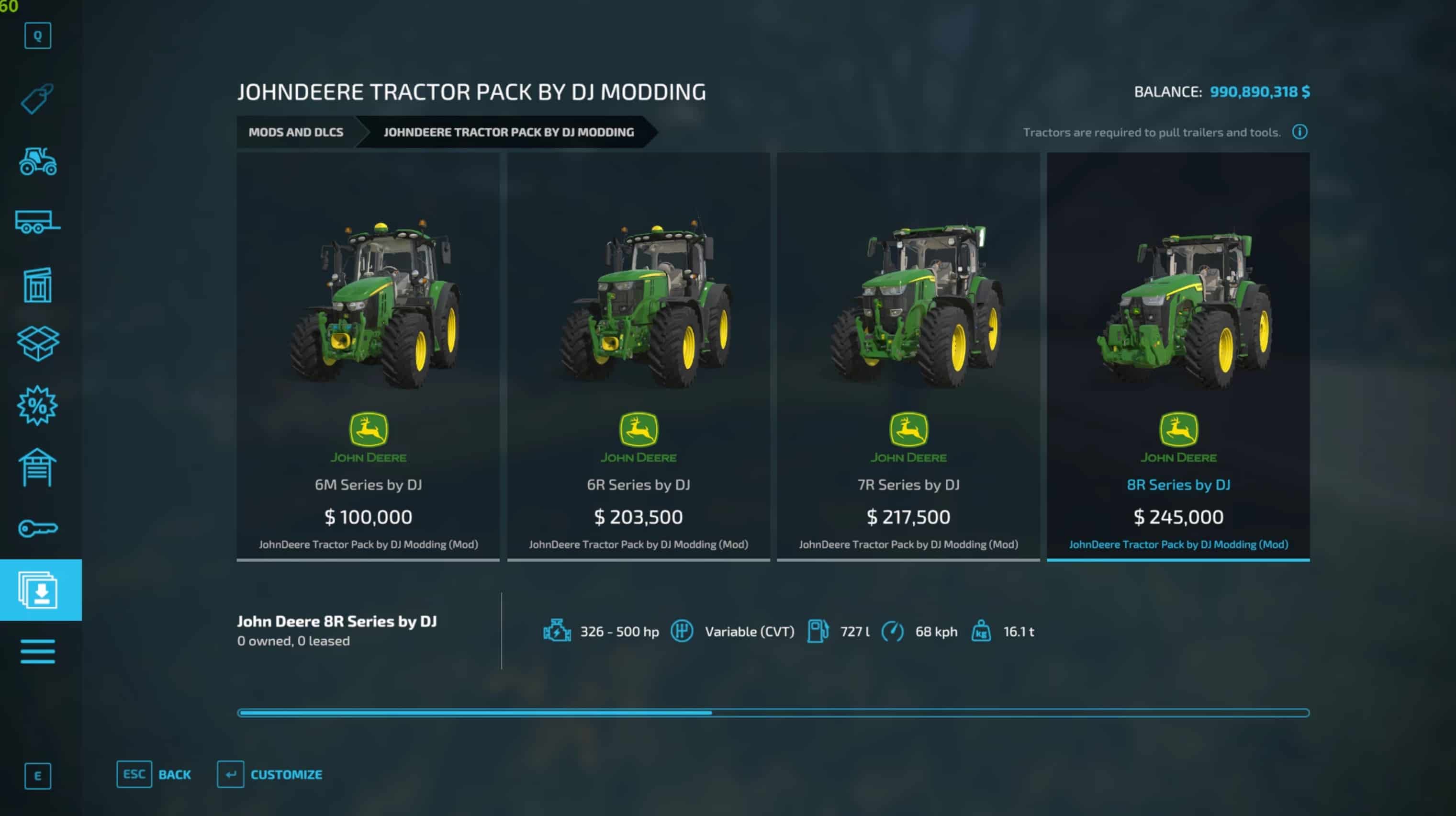Choose the 6R Series by DJ tractor
Screen dimensions: 1456x816
tap(638, 356)
